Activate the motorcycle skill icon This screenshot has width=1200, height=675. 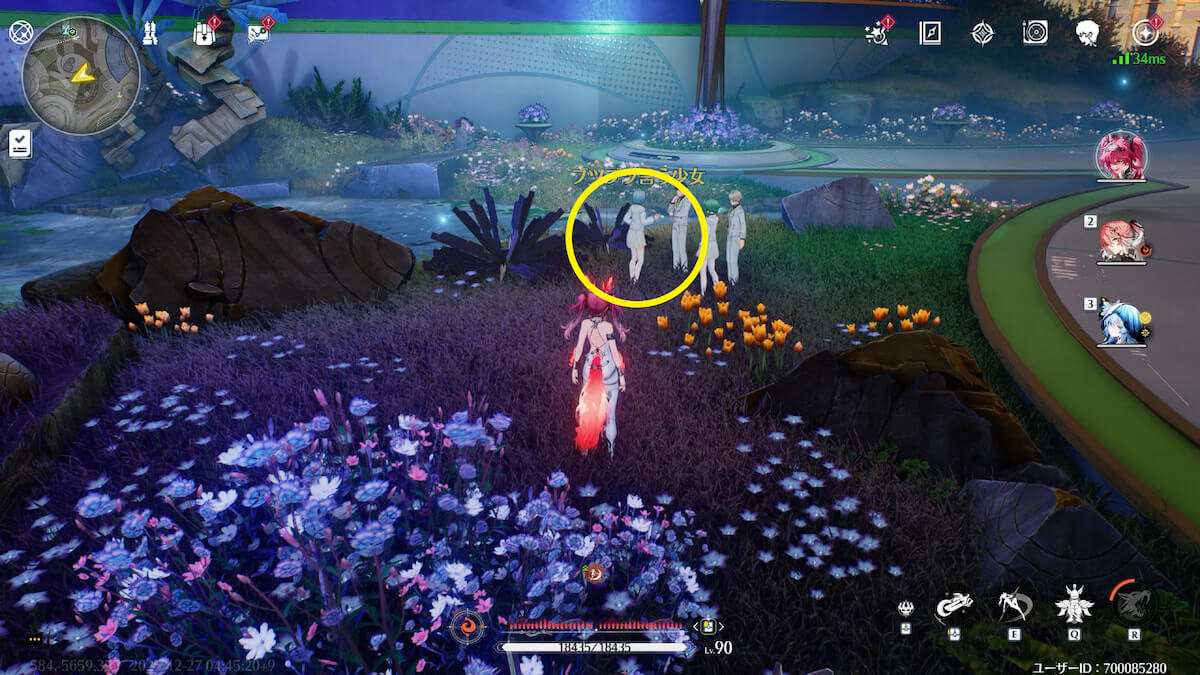[x=955, y=603]
